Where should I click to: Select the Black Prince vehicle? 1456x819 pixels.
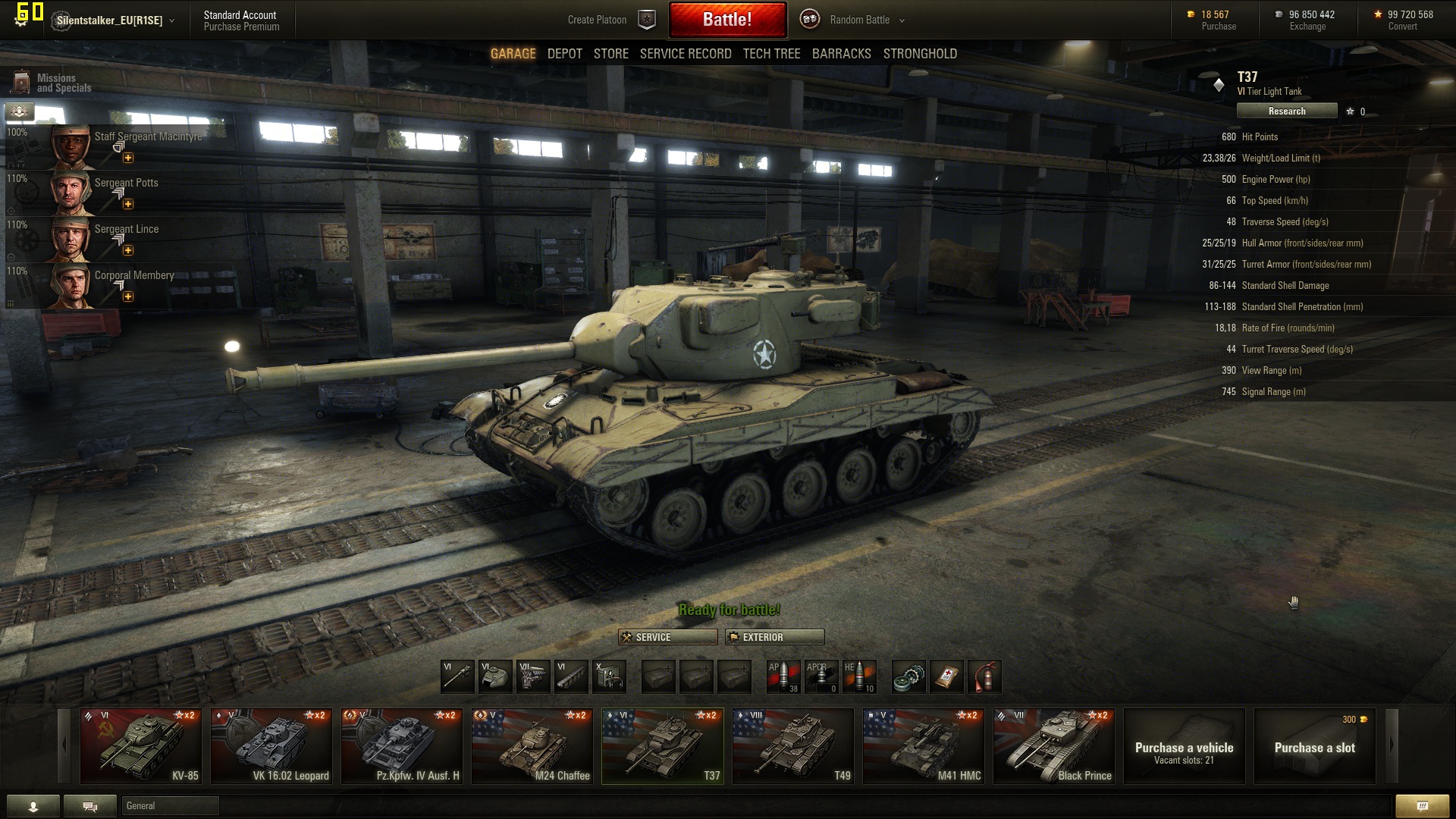coord(1054,746)
